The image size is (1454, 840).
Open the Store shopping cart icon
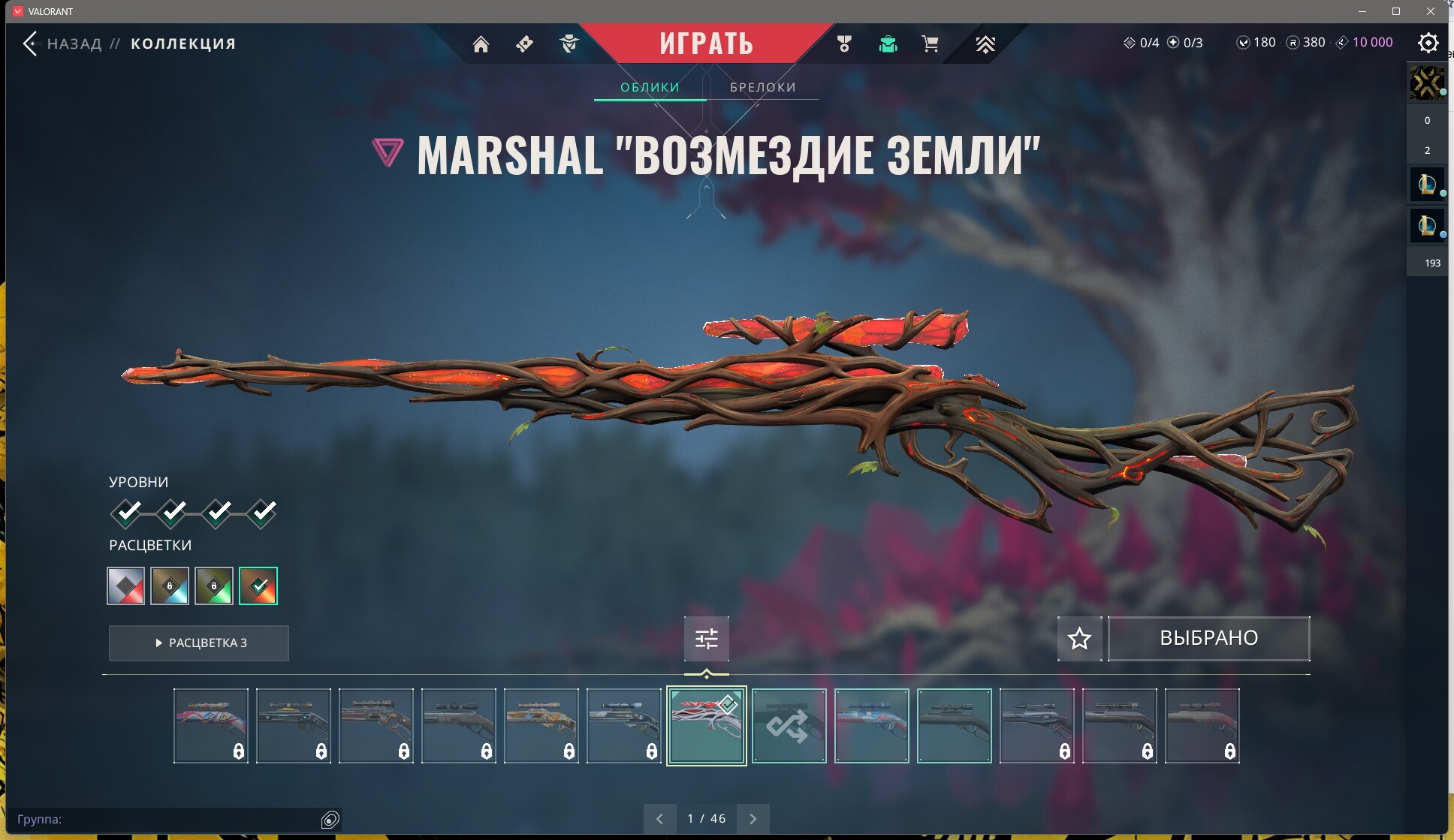click(931, 44)
